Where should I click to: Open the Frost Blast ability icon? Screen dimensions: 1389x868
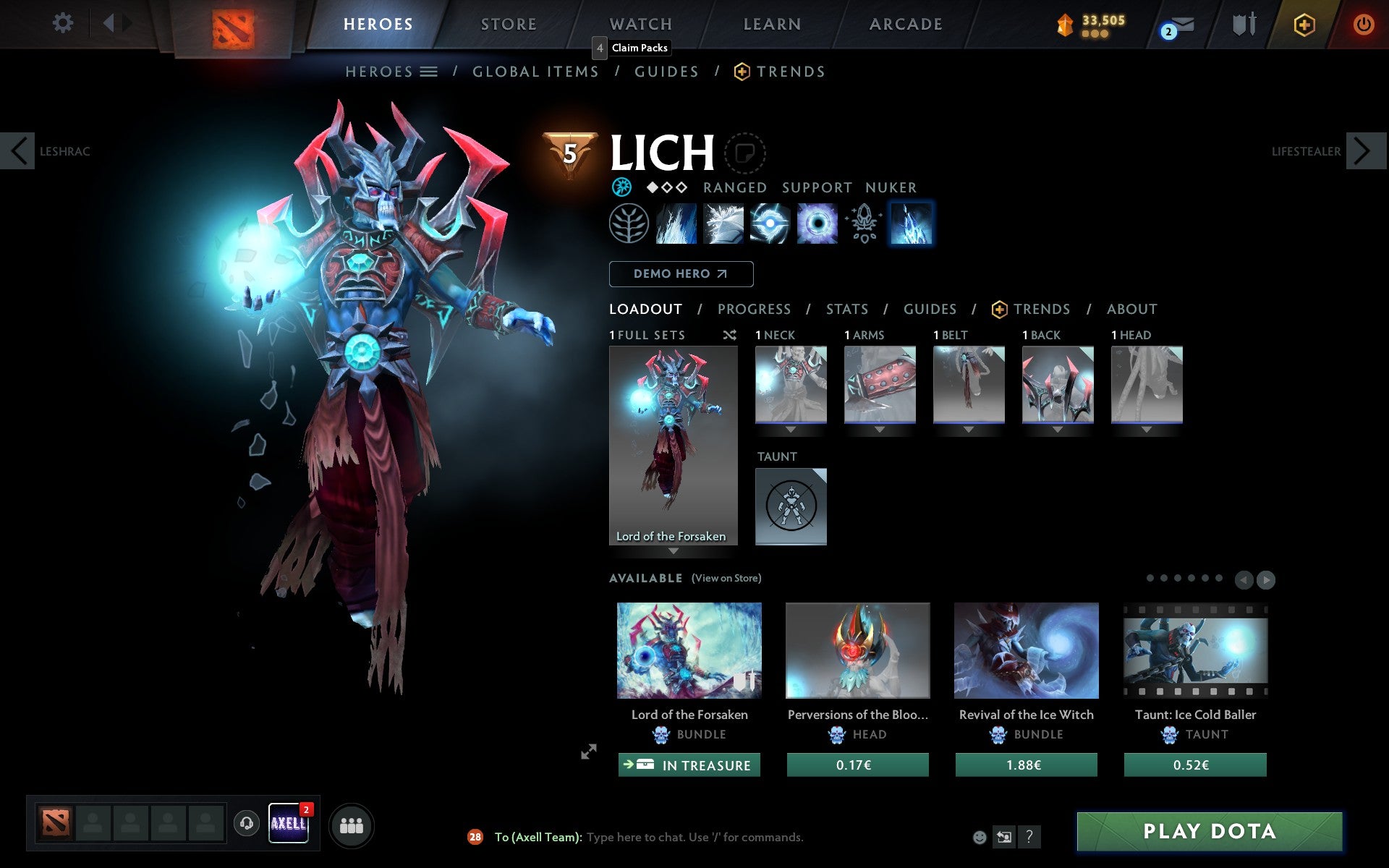click(x=674, y=224)
